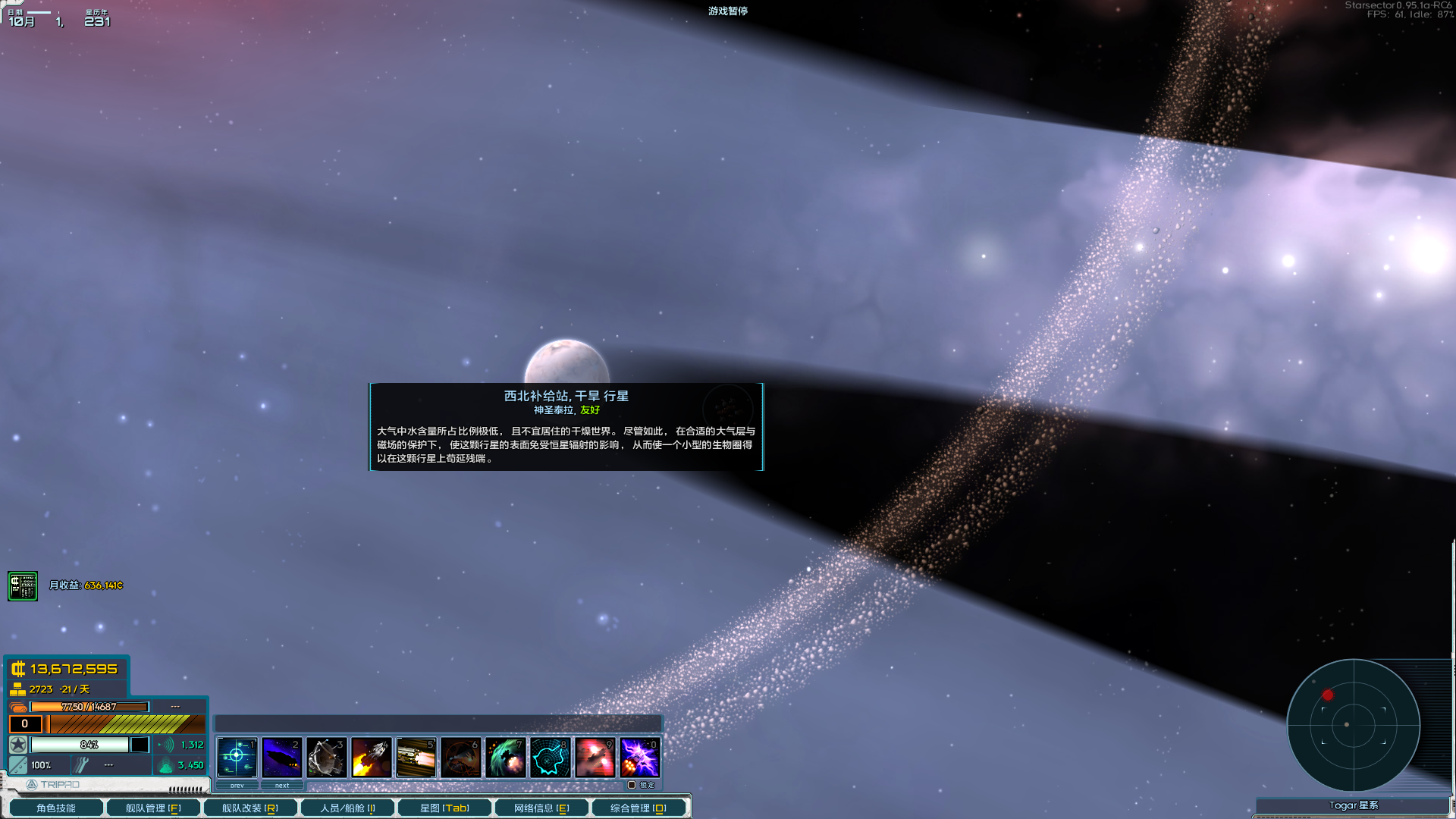Click the prev button to switch ability bar page
Image resolution: width=1456 pixels, height=819 pixels.
[237, 785]
